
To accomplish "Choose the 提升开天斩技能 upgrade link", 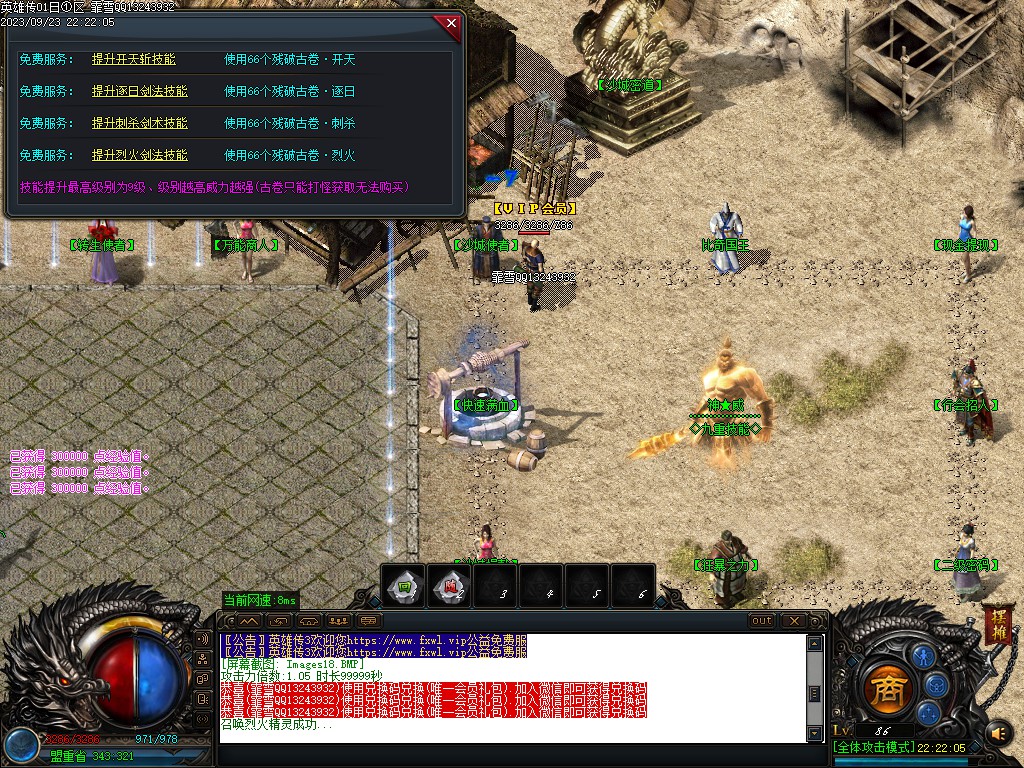I will [133, 60].
